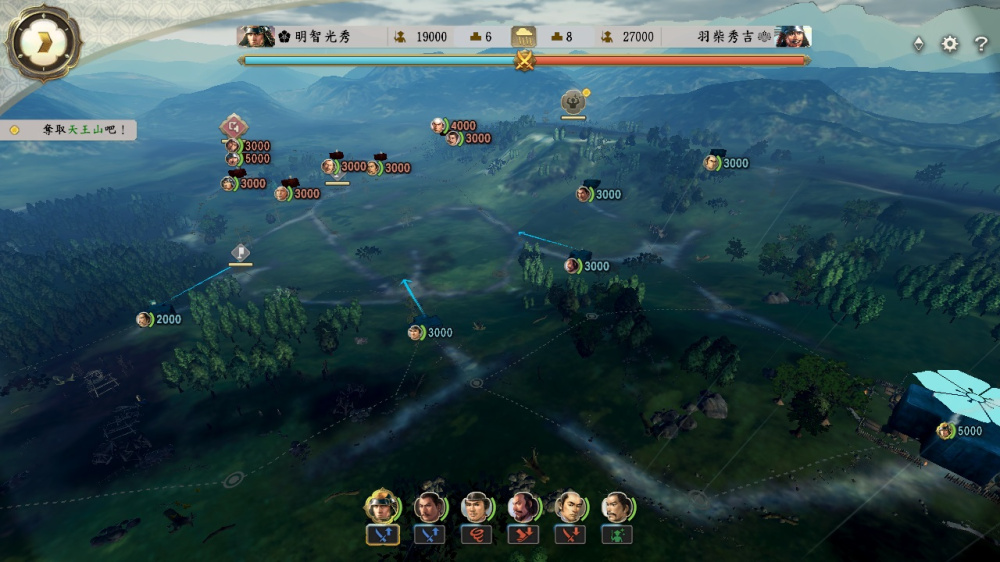Select the helmeted commander portrait with gold border
Viewport: 1000px width, 562px height.
(x=381, y=506)
